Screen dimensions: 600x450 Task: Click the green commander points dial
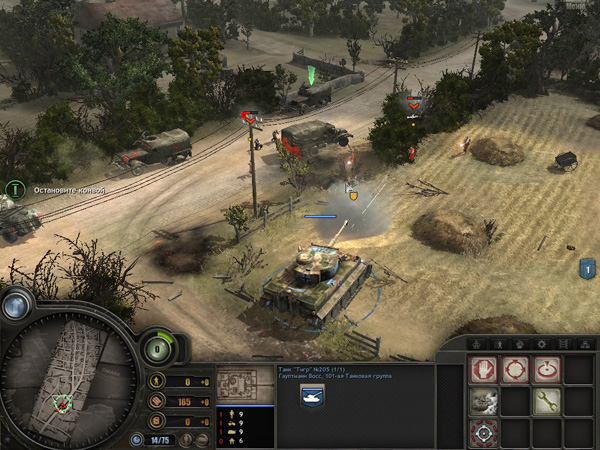[x=155, y=348]
